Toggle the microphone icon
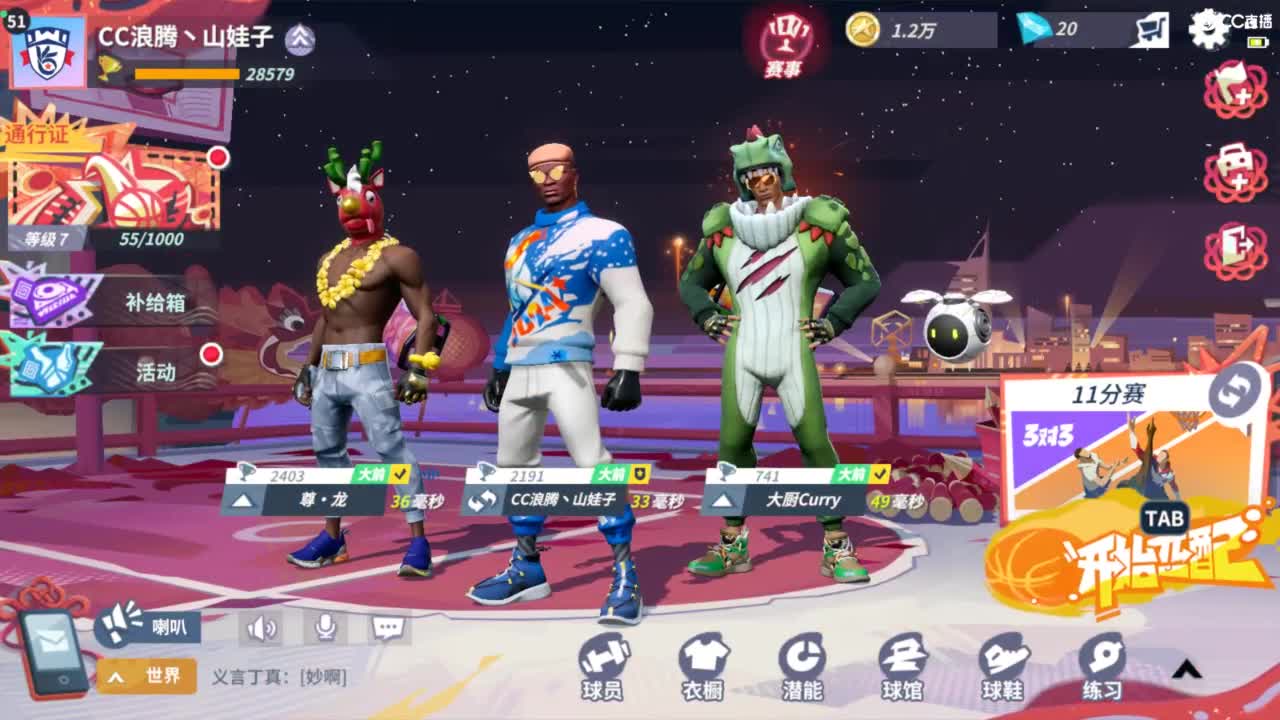The image size is (1280, 720). pyautogui.click(x=325, y=628)
